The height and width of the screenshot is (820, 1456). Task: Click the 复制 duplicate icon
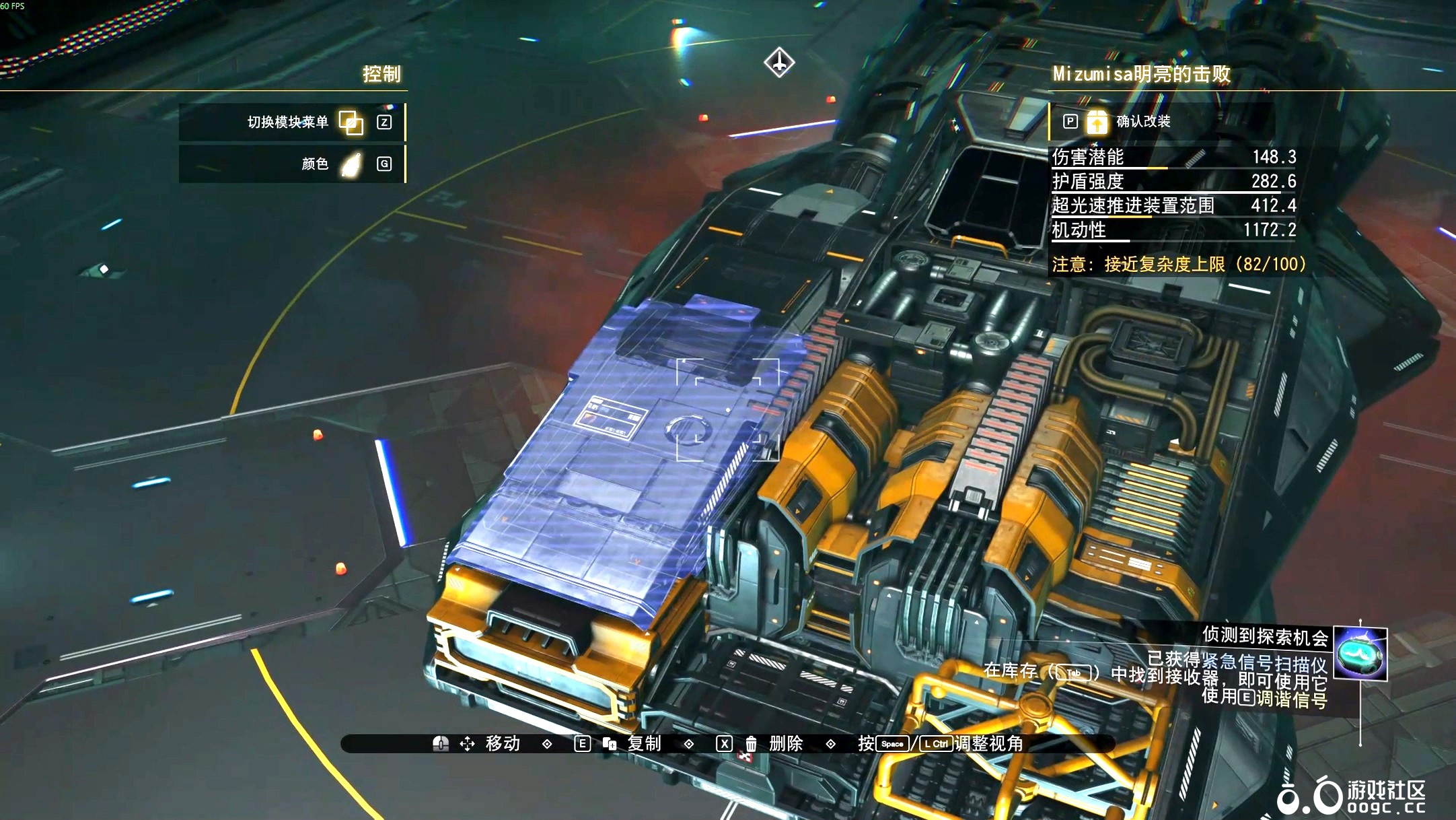tap(610, 744)
